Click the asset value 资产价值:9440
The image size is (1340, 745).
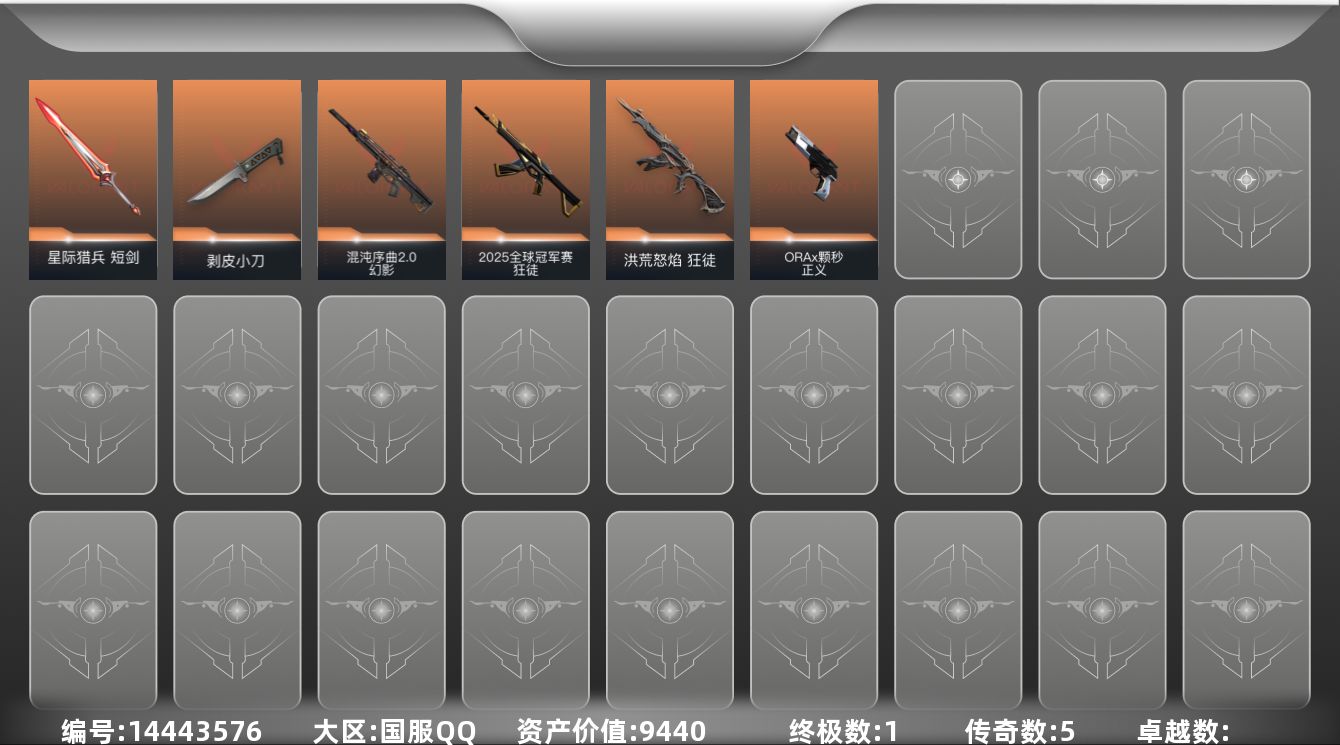click(600, 730)
